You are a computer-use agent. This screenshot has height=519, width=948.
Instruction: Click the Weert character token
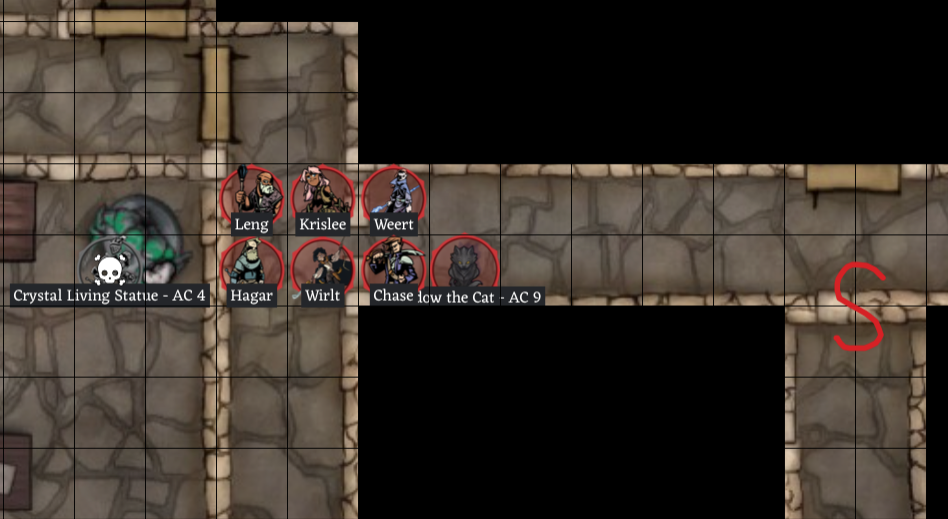pyautogui.click(x=394, y=195)
